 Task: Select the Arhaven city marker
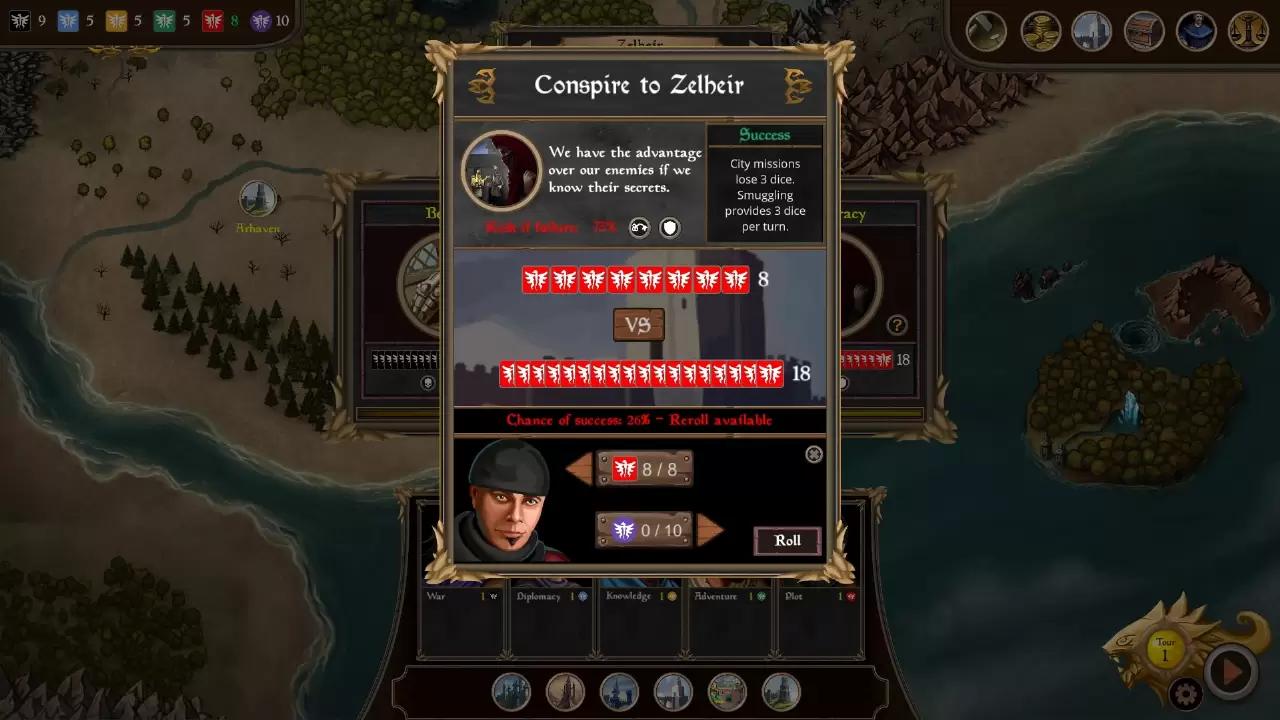(258, 199)
